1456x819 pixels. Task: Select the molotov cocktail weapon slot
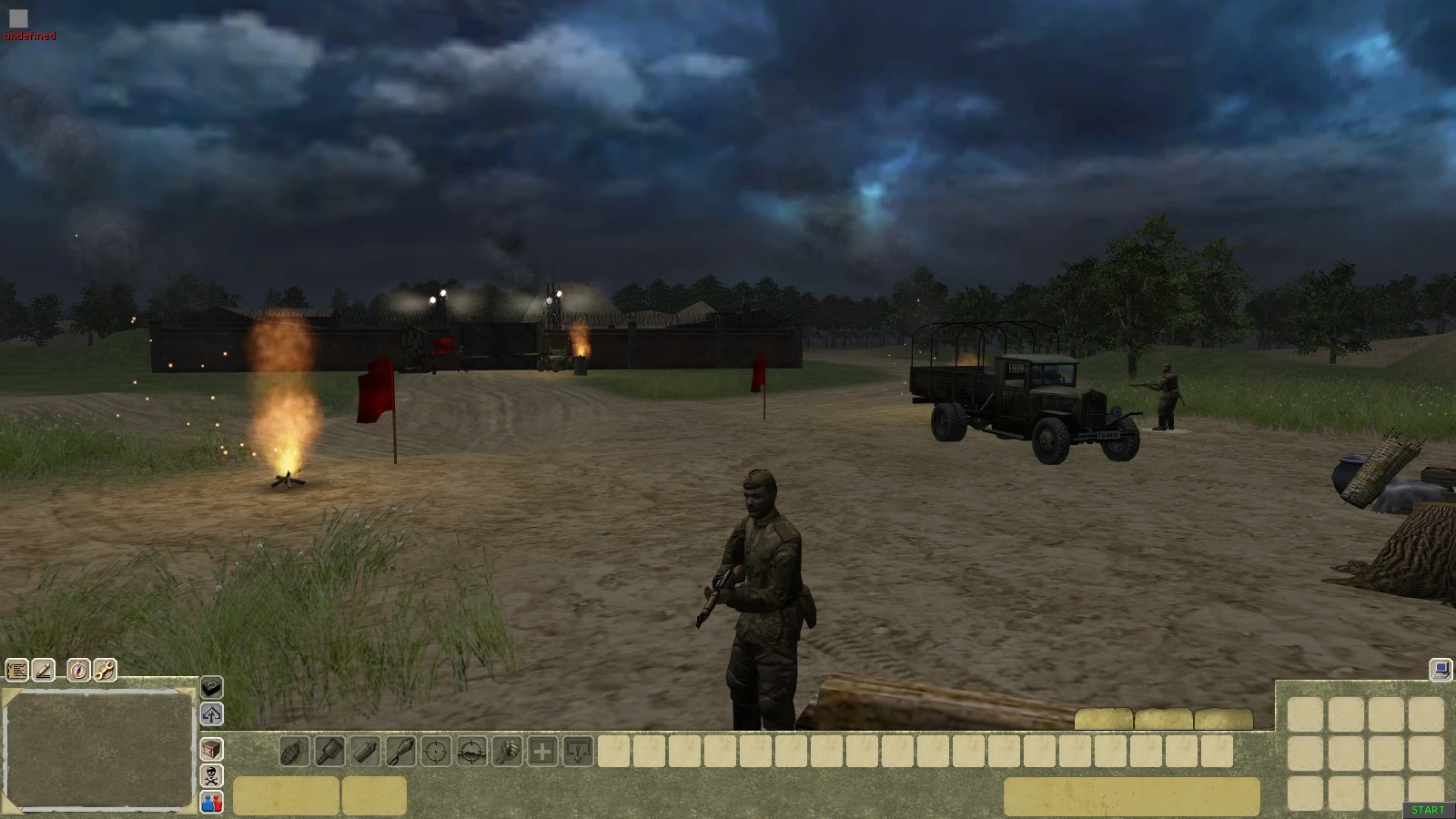tap(364, 752)
